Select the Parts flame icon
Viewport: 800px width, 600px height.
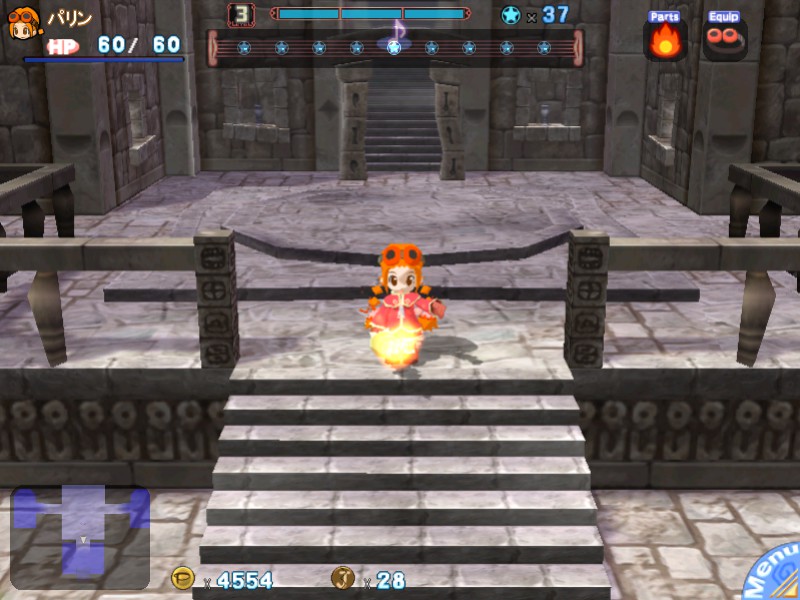(x=665, y=40)
